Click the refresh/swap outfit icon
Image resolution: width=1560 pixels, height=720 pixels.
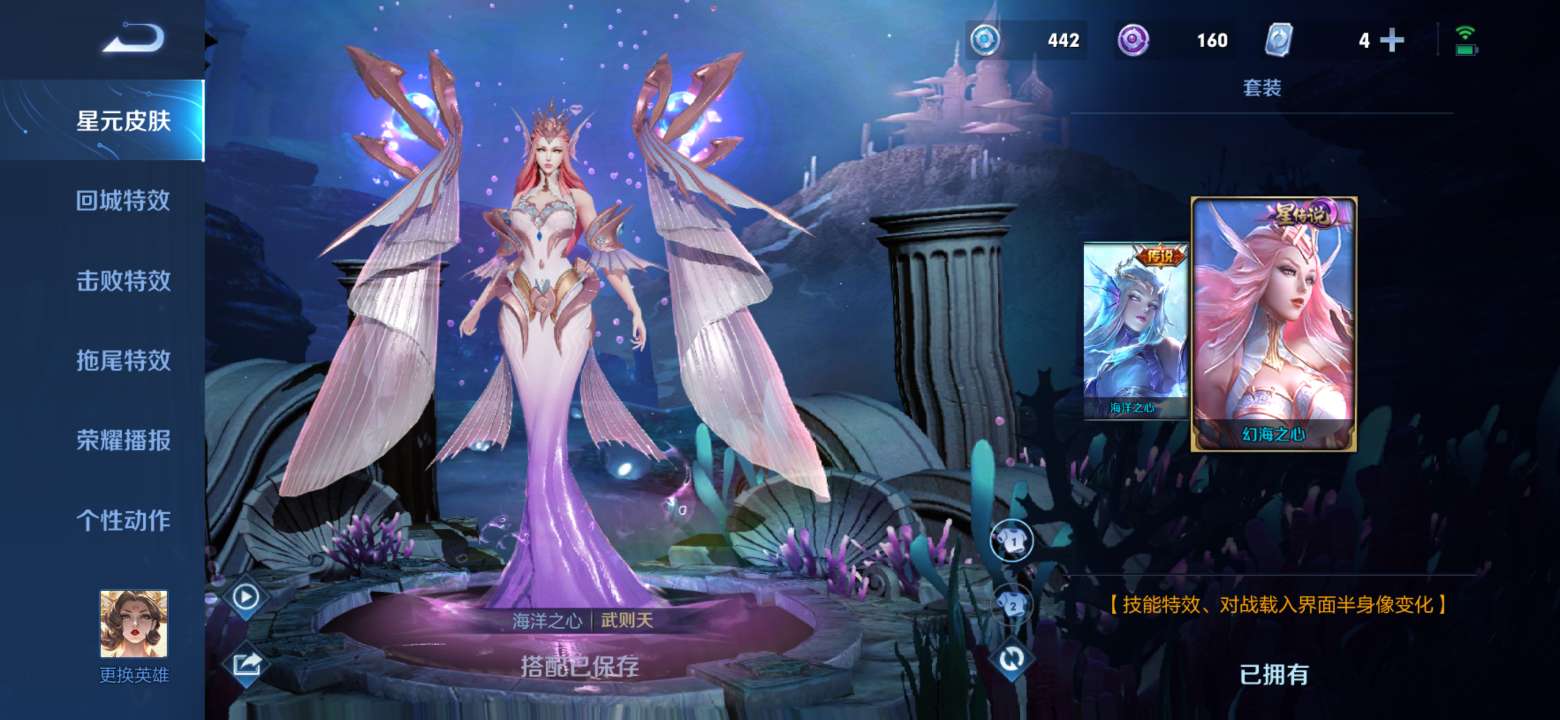[1013, 659]
